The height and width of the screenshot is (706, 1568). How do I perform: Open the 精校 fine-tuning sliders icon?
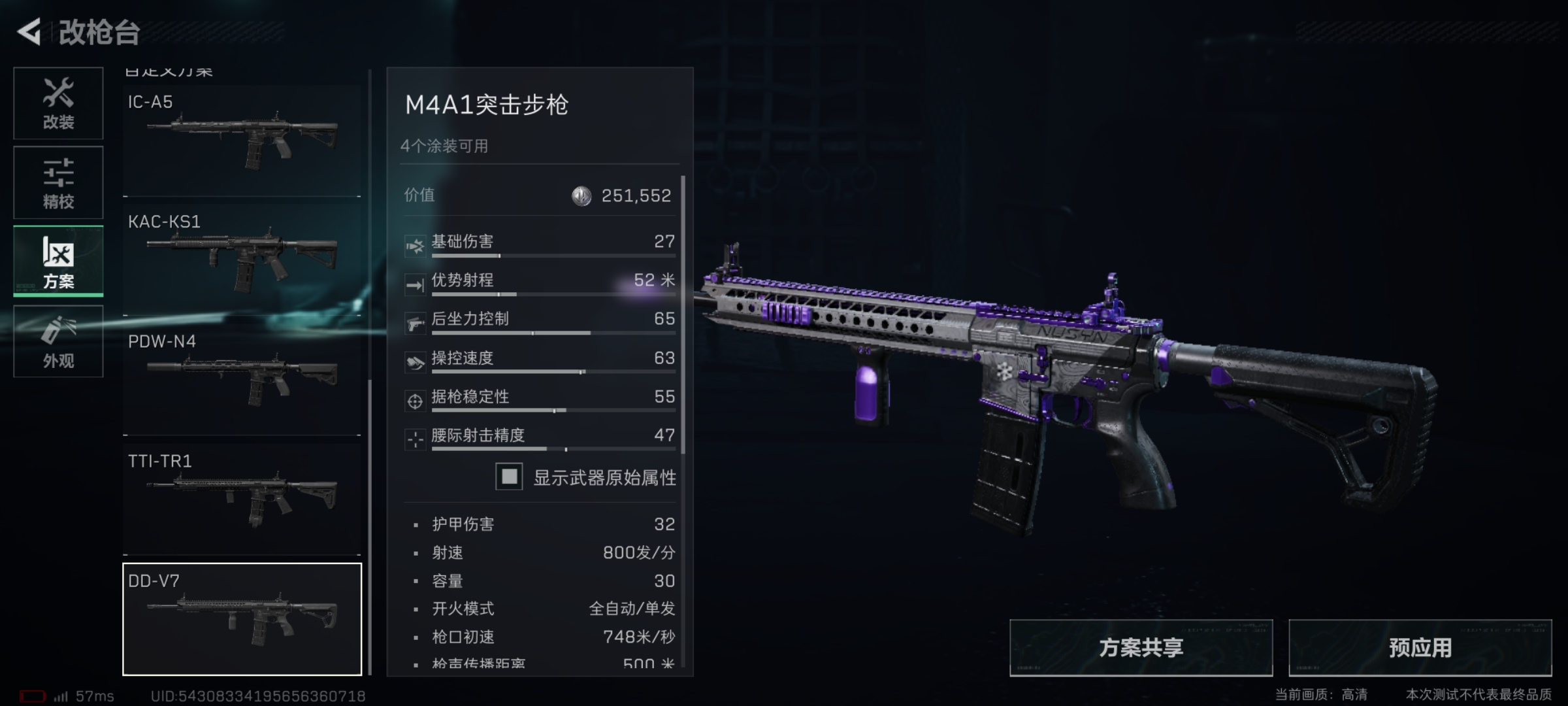click(x=57, y=182)
